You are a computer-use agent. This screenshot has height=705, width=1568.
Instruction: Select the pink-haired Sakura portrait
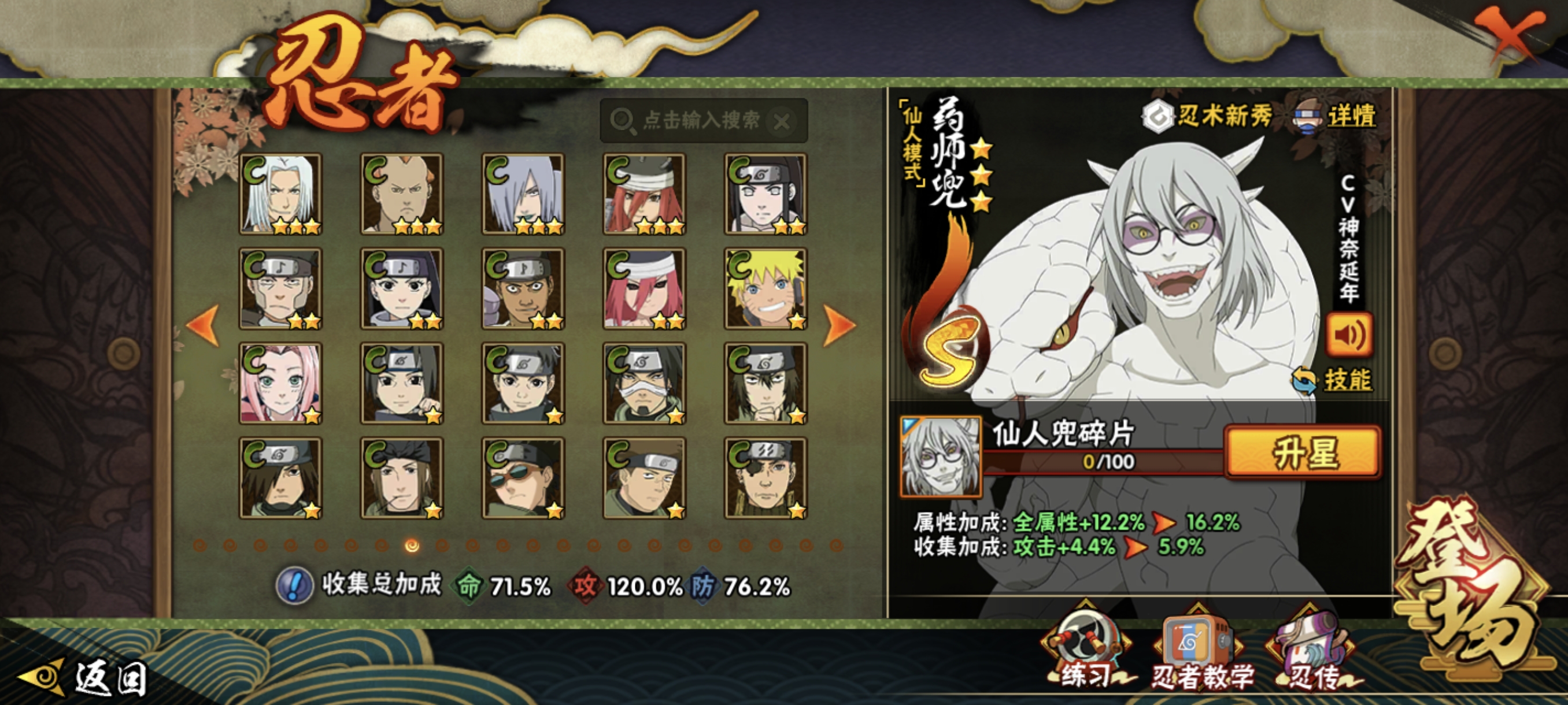click(x=280, y=383)
